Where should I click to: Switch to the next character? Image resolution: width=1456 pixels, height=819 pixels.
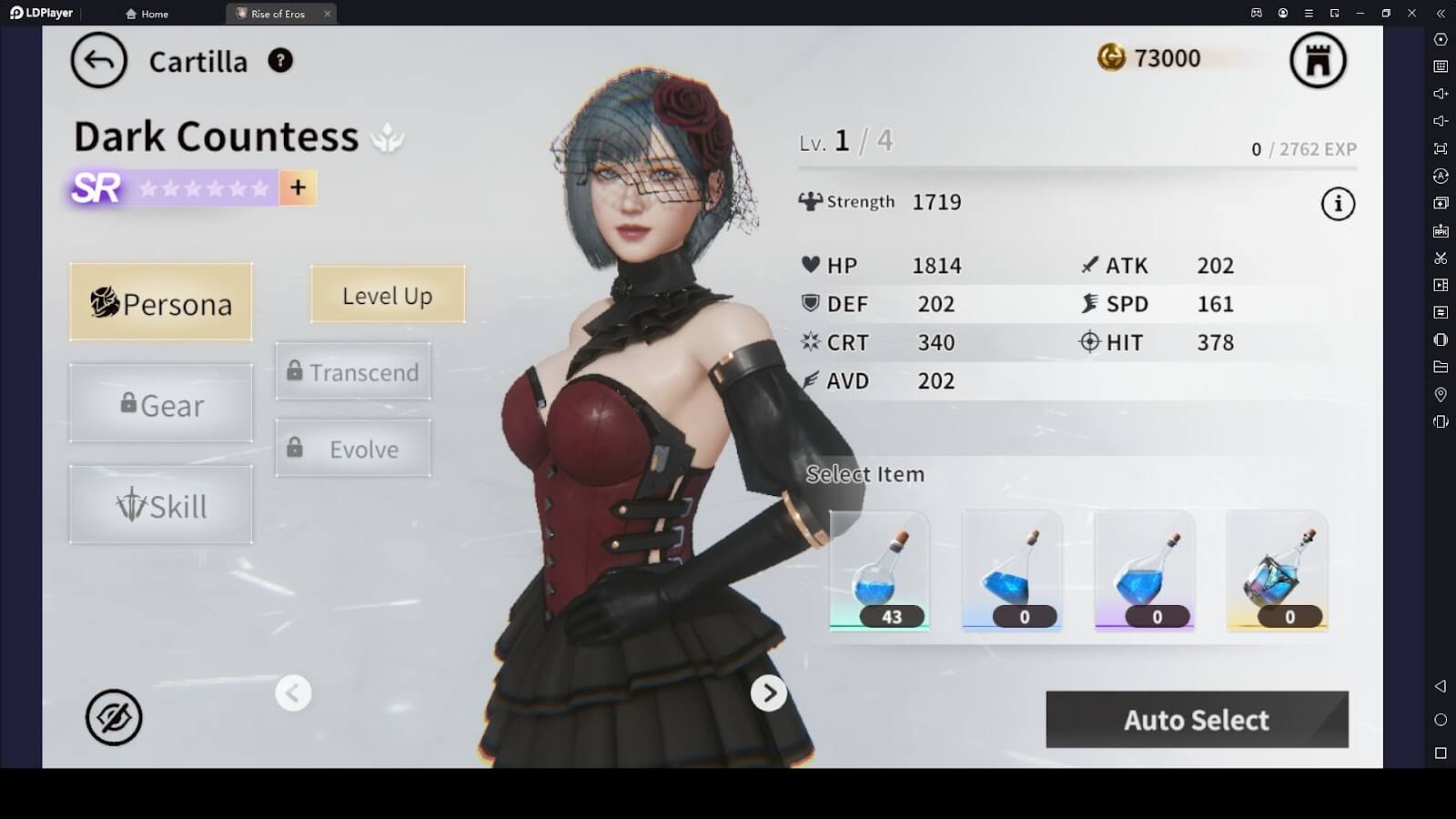point(769,693)
